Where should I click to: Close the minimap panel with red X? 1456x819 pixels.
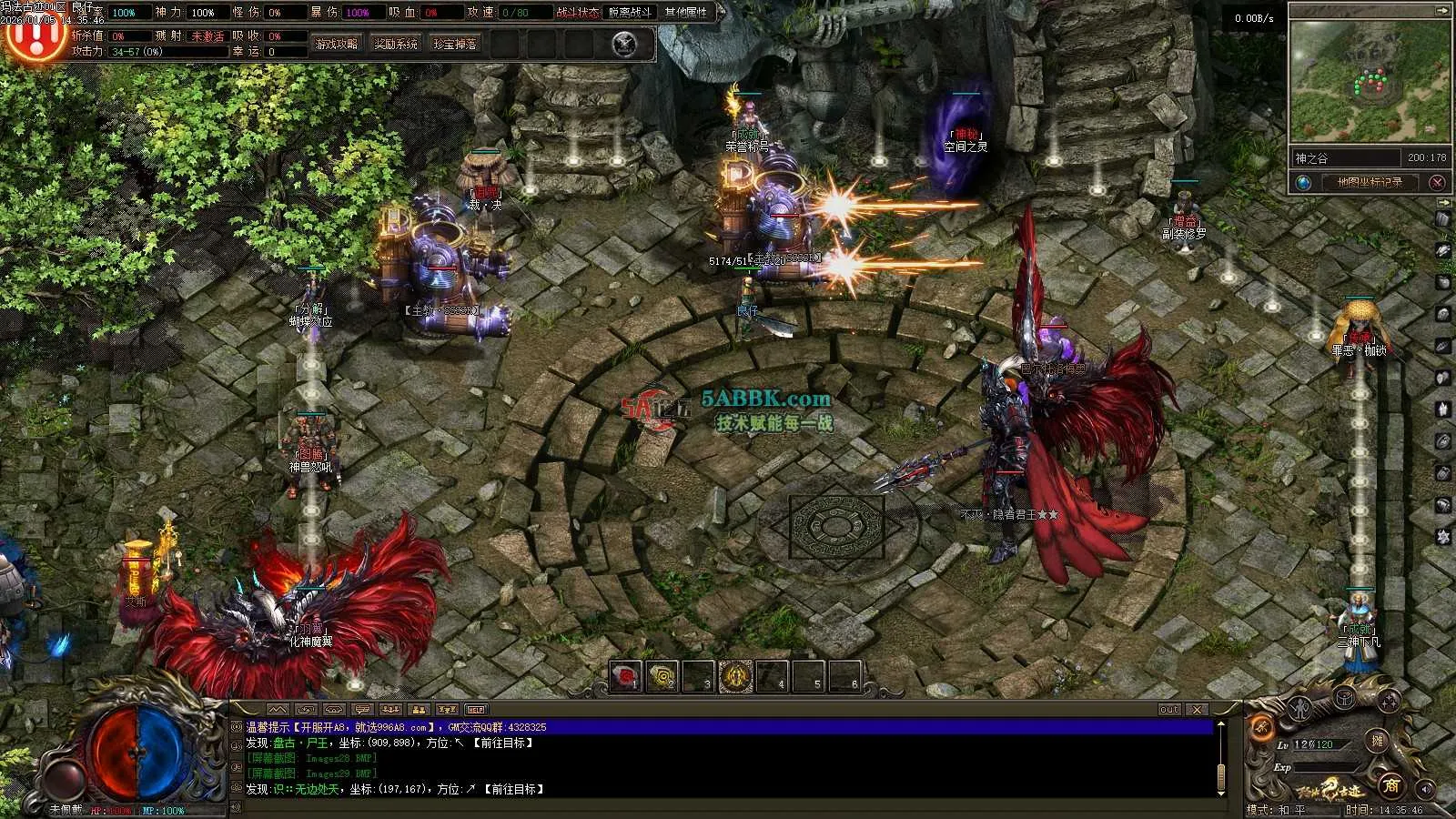click(1438, 182)
